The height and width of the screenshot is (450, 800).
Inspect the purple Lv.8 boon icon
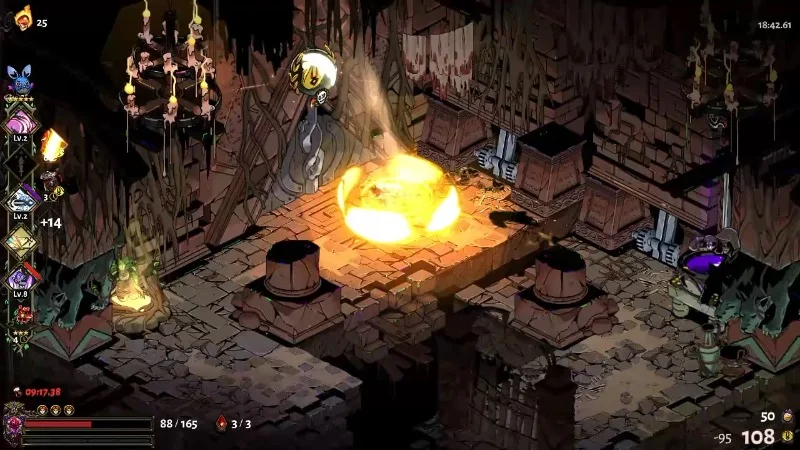20,277
